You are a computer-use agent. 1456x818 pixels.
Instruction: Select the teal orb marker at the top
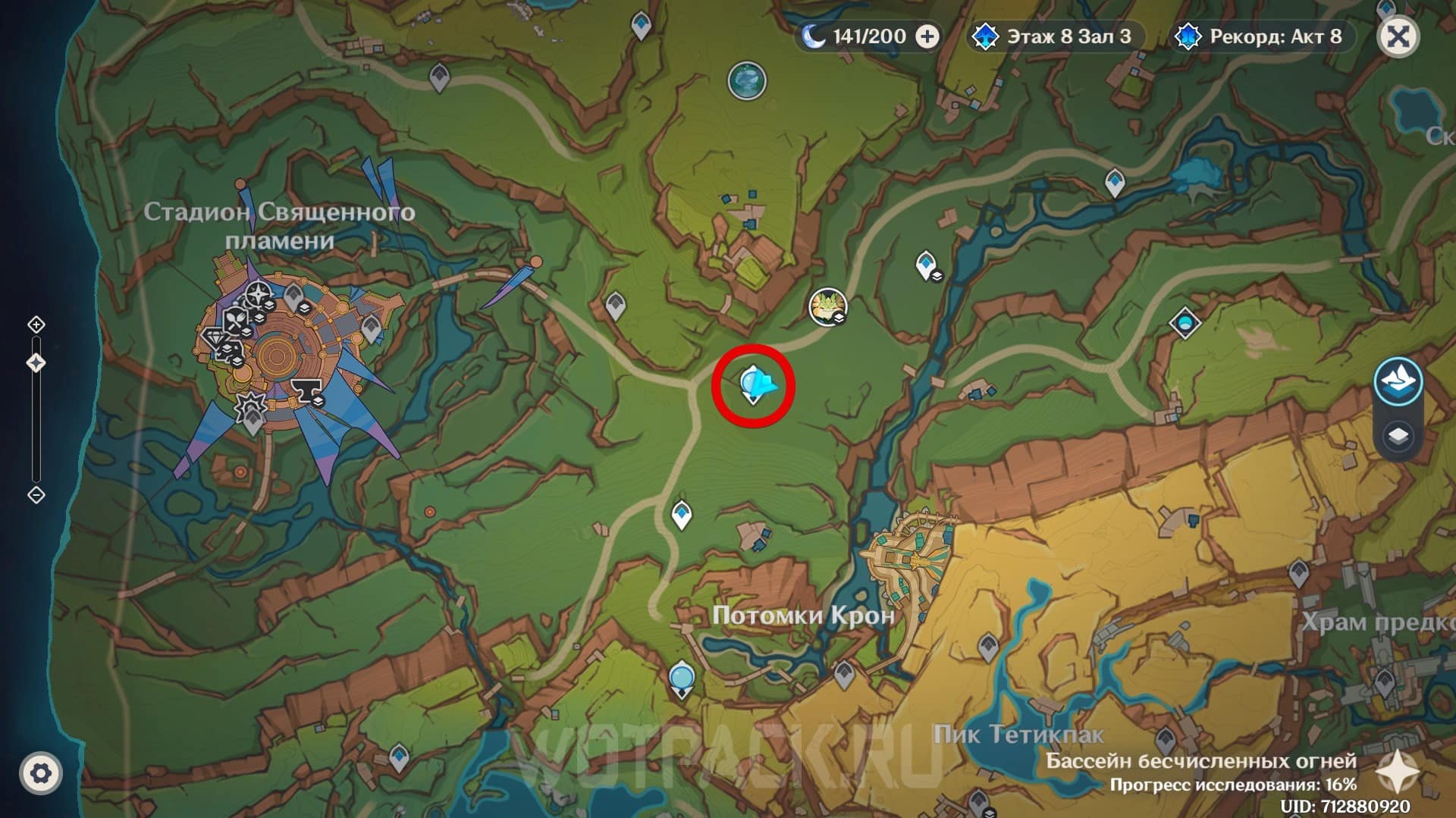(x=747, y=80)
